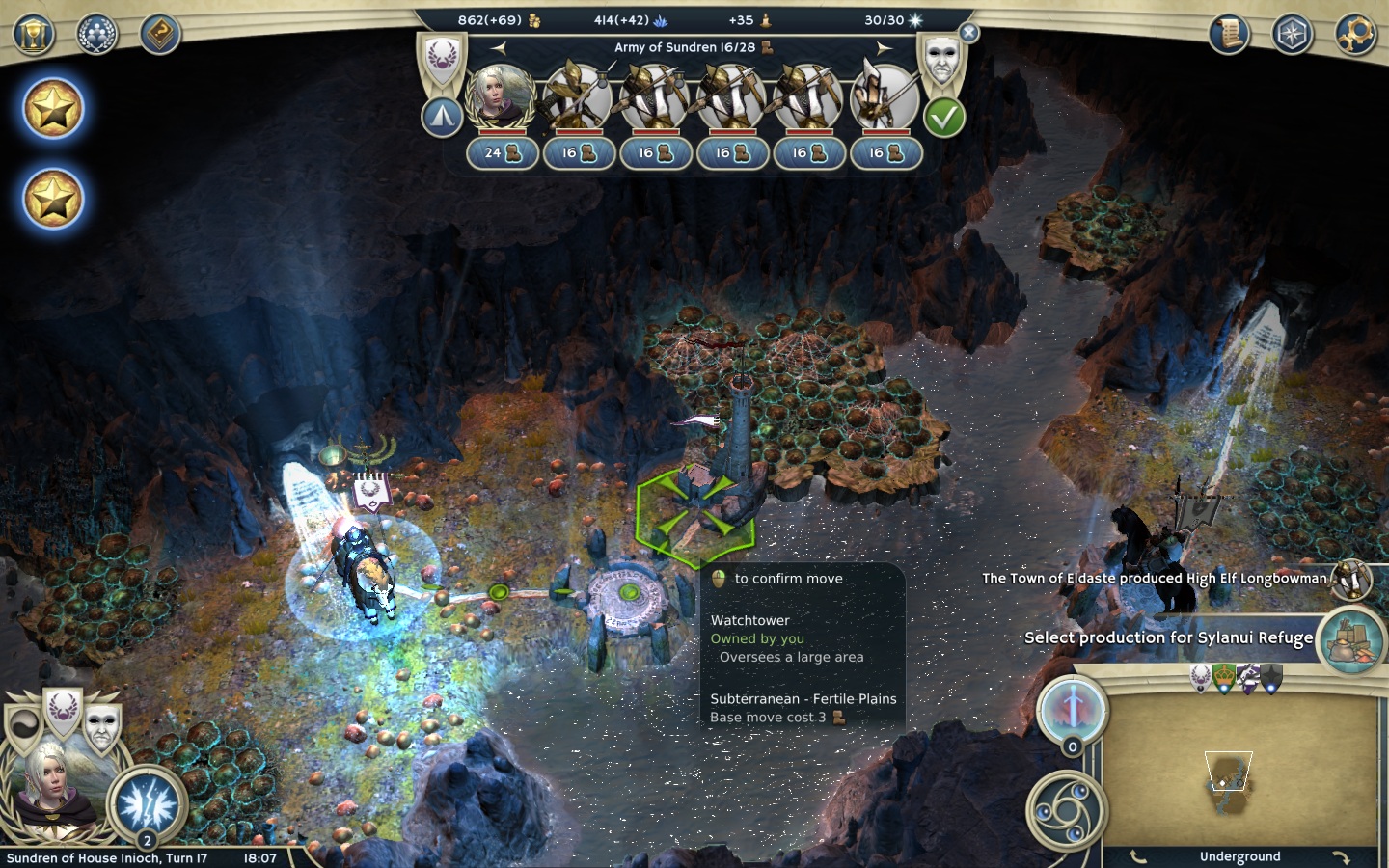1389x868 pixels.
Task: Open the quest scroll log
Action: pyautogui.click(x=1229, y=35)
